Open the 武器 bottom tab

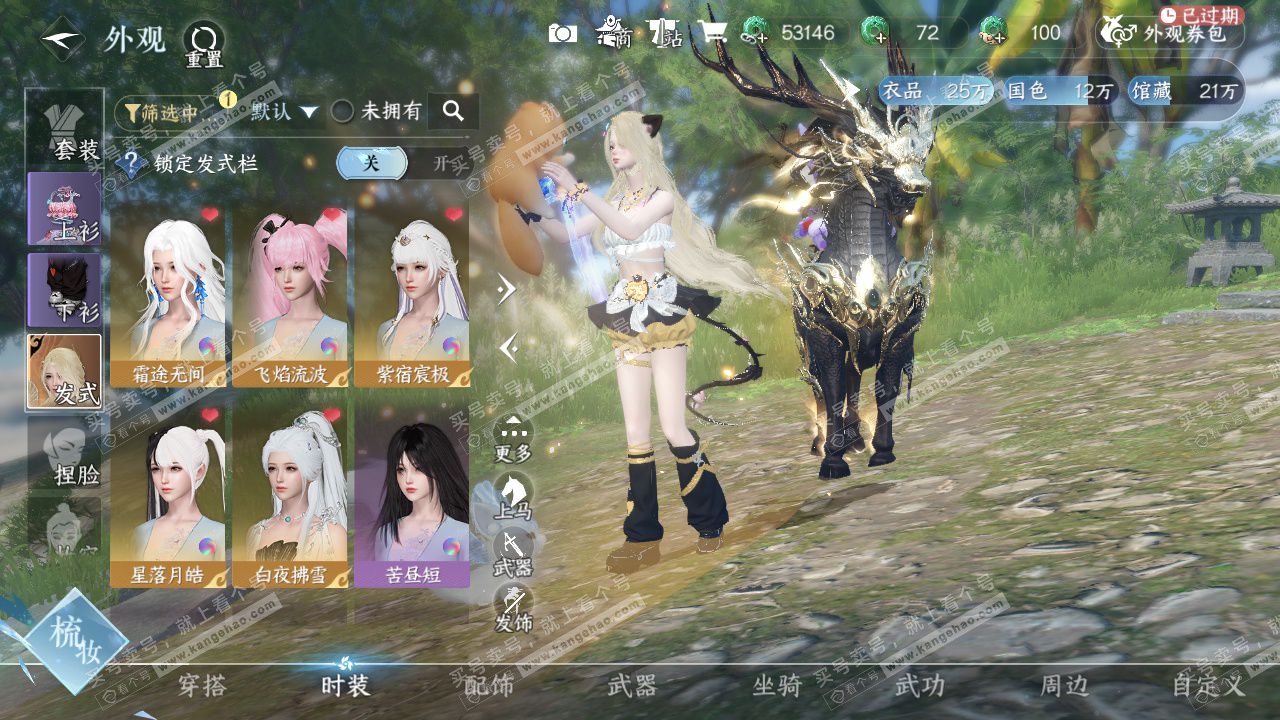(x=632, y=686)
